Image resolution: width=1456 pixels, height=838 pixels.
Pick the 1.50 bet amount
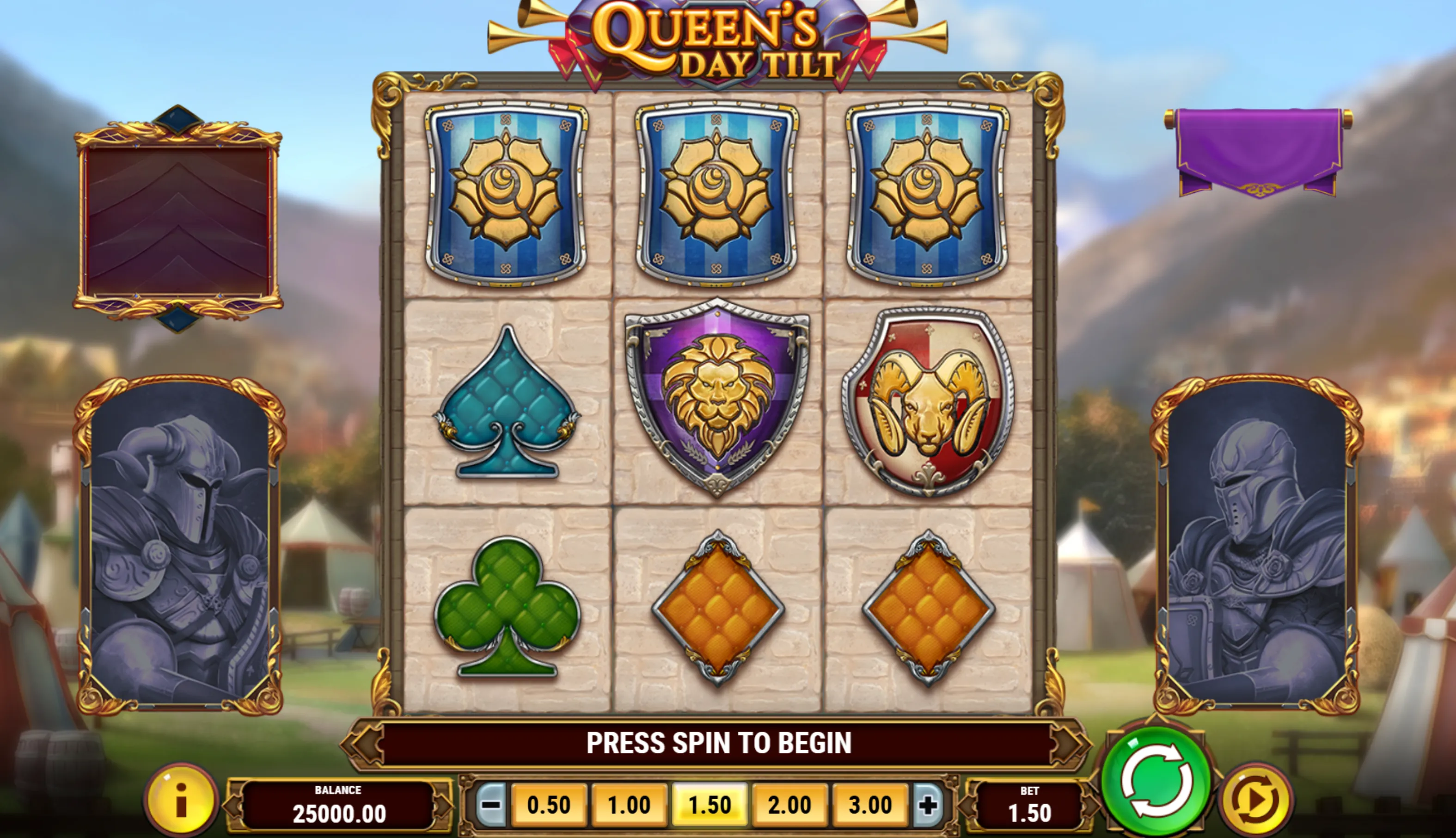click(710, 805)
